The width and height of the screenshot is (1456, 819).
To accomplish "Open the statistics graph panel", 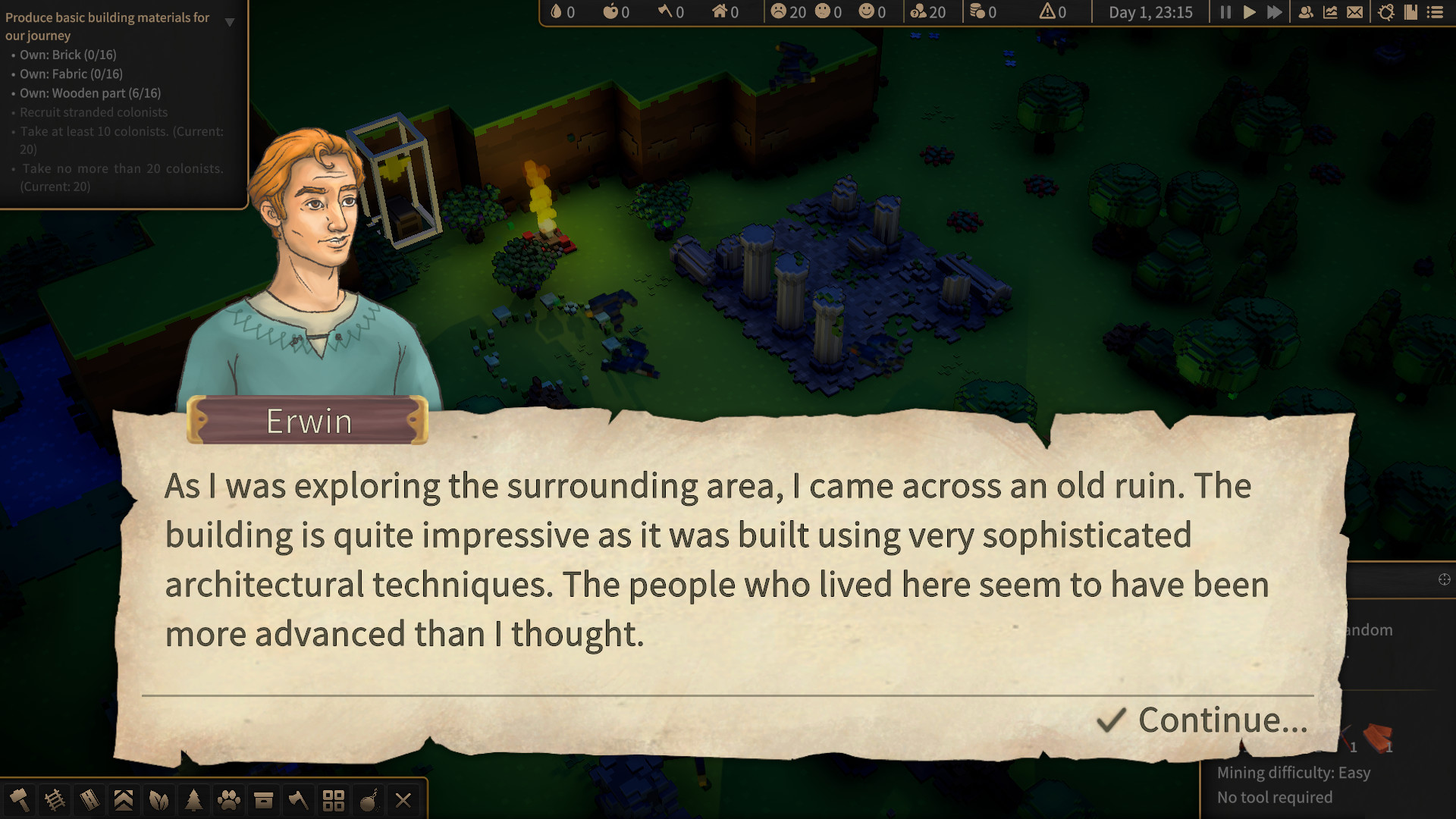I will [x=1330, y=12].
